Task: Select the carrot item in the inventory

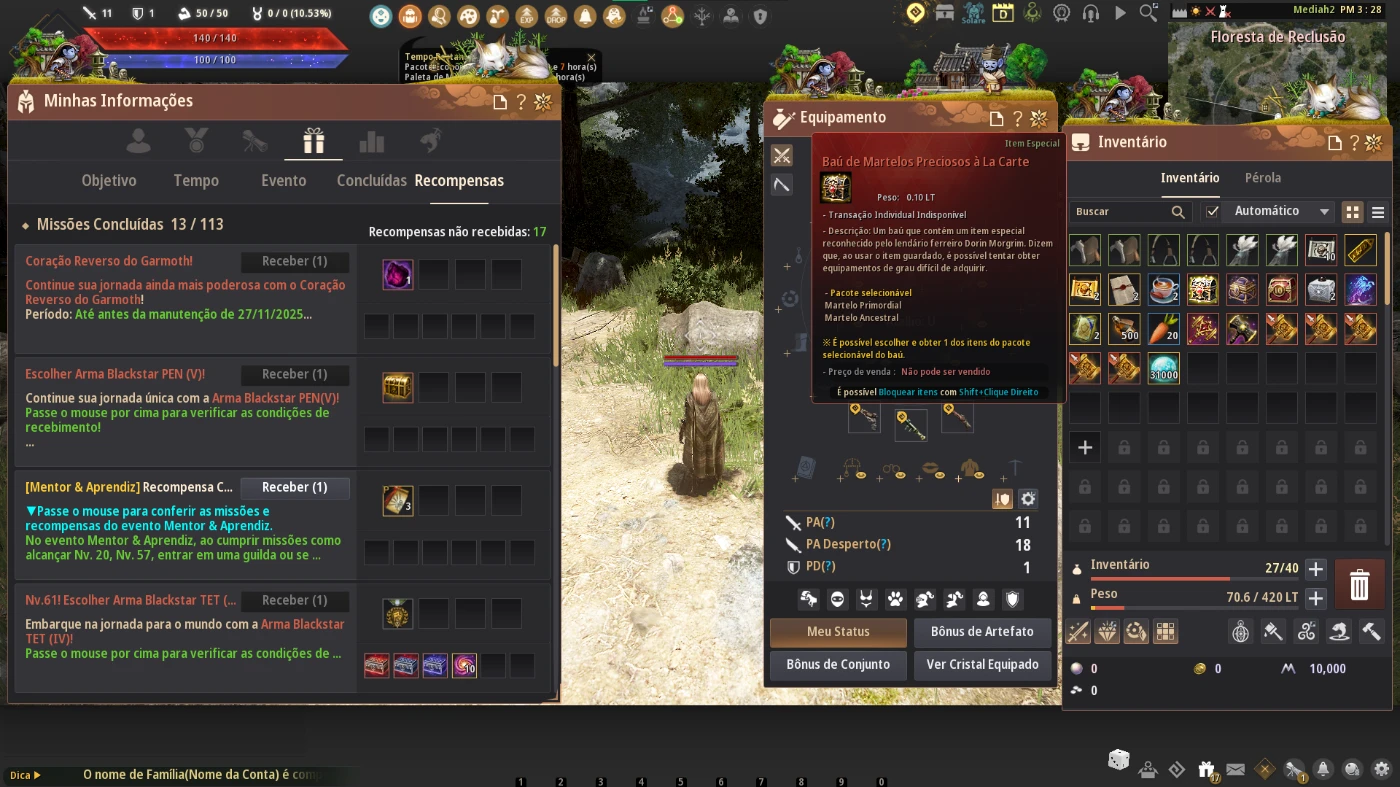Action: click(x=1162, y=329)
